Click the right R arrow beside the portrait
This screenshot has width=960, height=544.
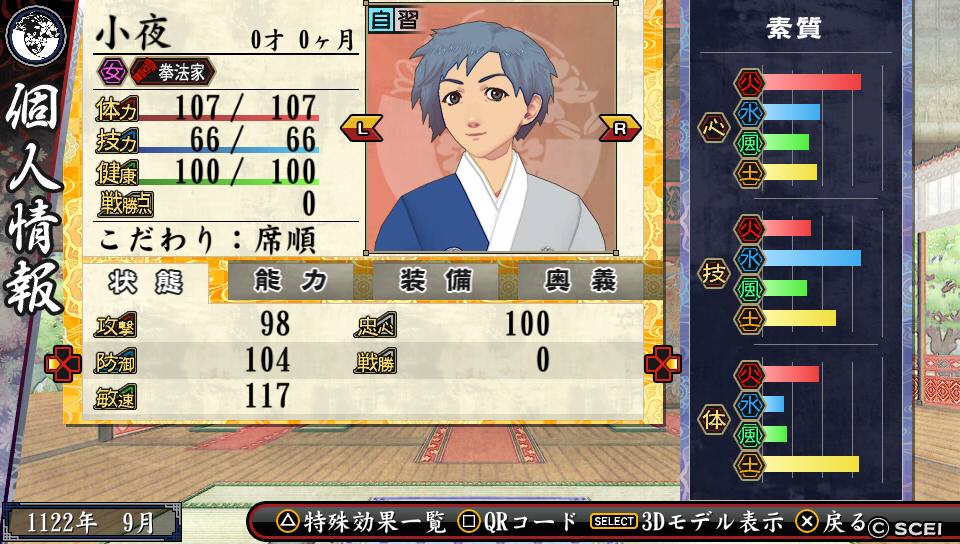click(x=619, y=128)
